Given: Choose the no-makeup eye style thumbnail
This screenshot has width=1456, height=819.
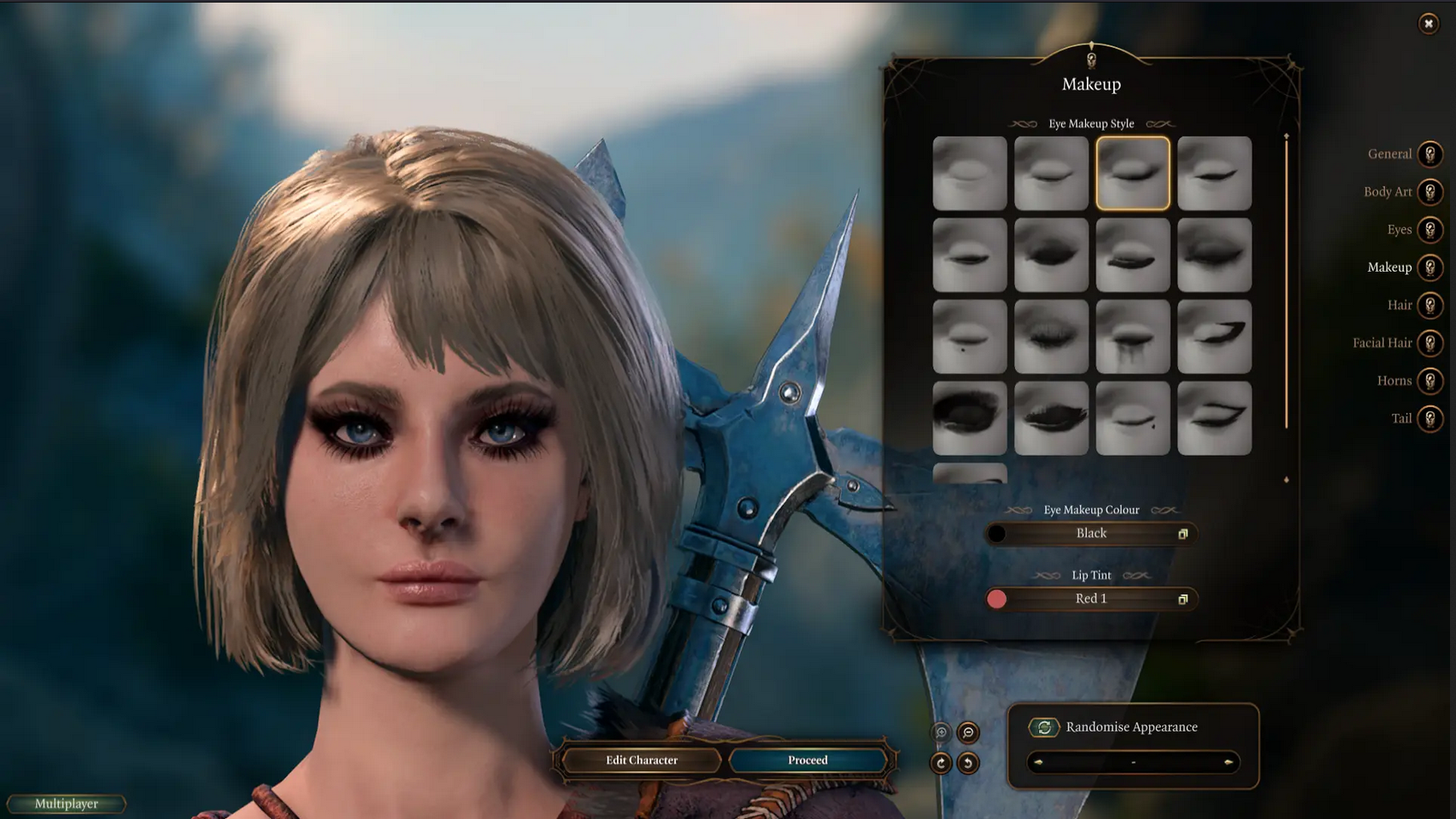Looking at the screenshot, I should tap(969, 173).
